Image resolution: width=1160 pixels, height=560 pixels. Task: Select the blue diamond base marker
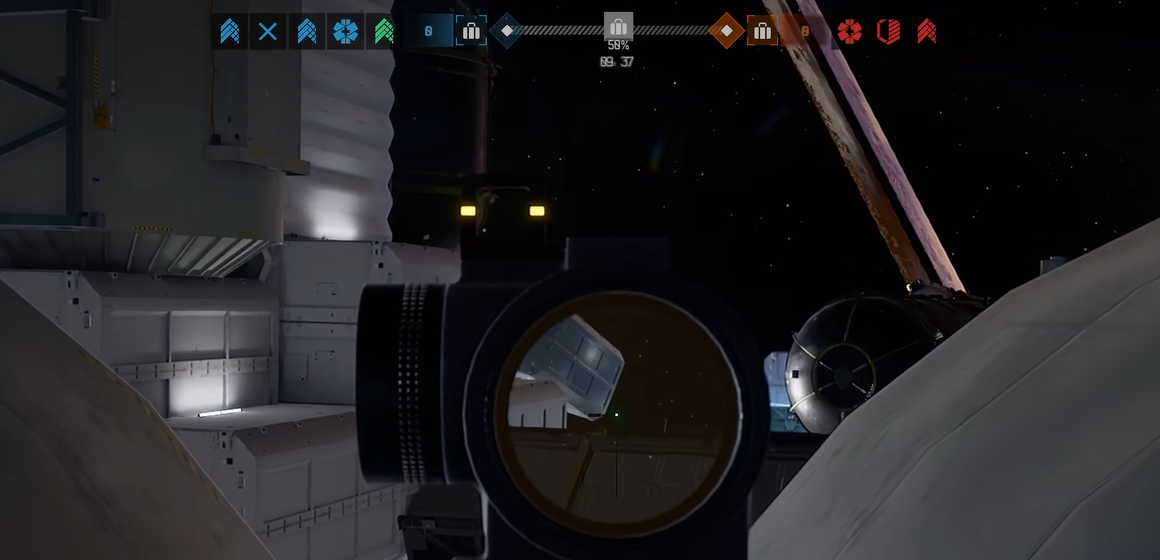[507, 31]
